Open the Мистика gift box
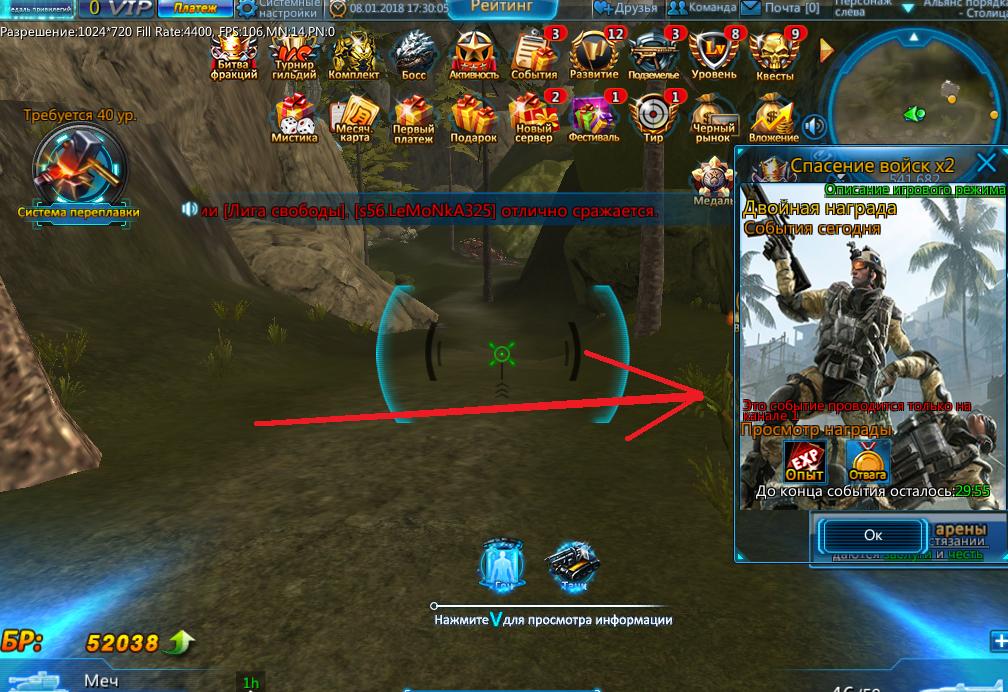This screenshot has width=1008, height=692. tap(294, 119)
